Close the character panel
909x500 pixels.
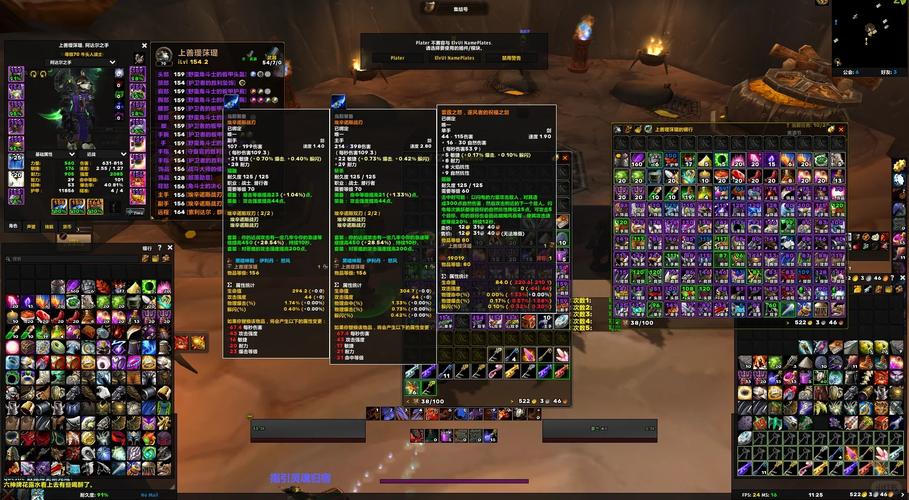(146, 45)
